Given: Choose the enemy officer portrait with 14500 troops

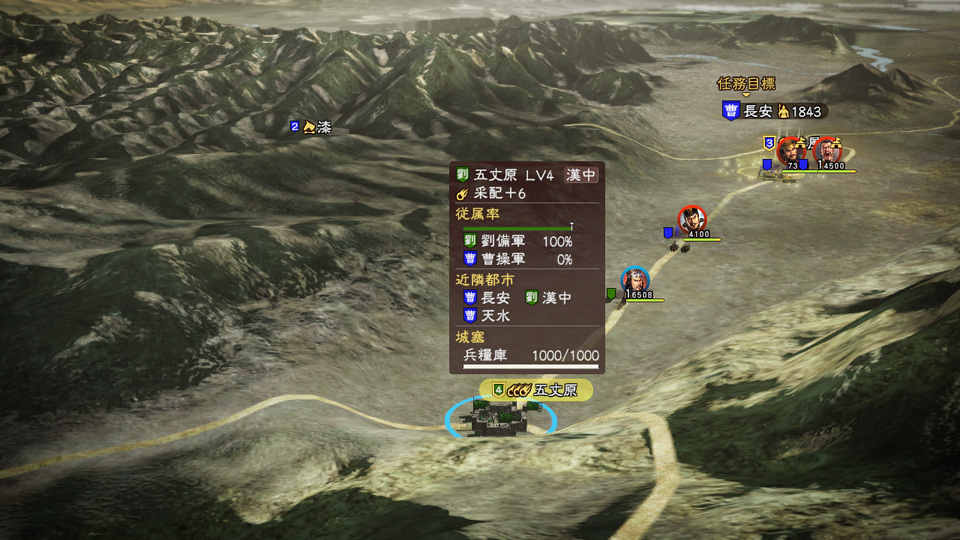Looking at the screenshot, I should click(x=827, y=151).
